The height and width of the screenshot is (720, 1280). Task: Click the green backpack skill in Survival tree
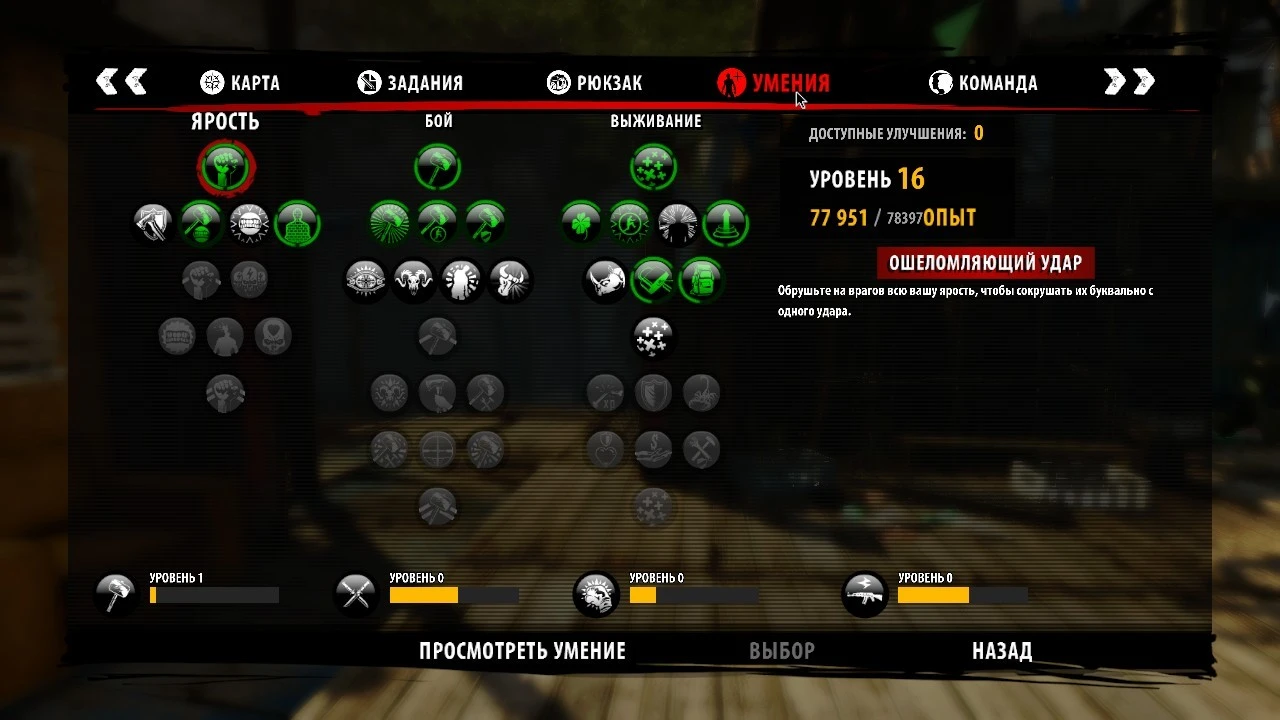coord(703,280)
